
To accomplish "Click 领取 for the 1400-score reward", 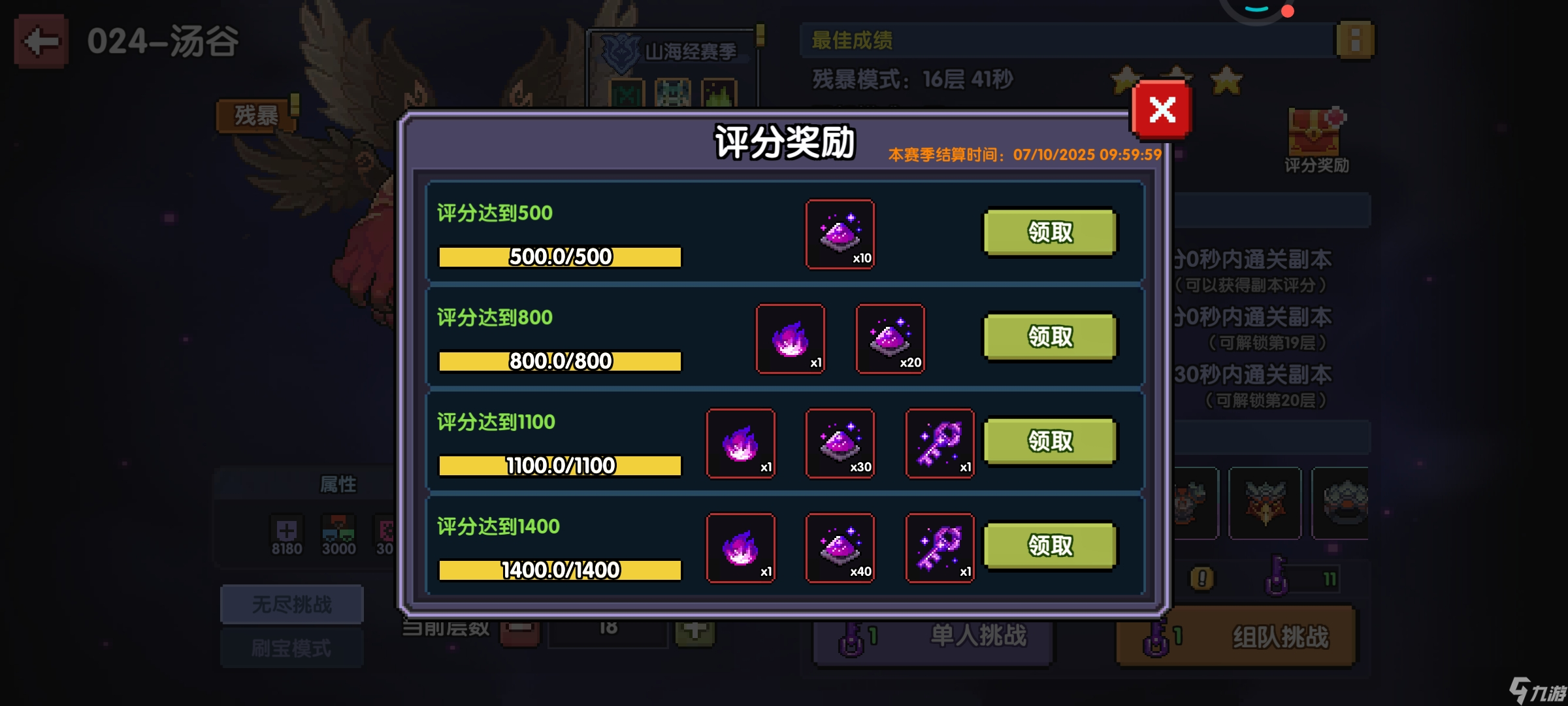I will [1049, 546].
